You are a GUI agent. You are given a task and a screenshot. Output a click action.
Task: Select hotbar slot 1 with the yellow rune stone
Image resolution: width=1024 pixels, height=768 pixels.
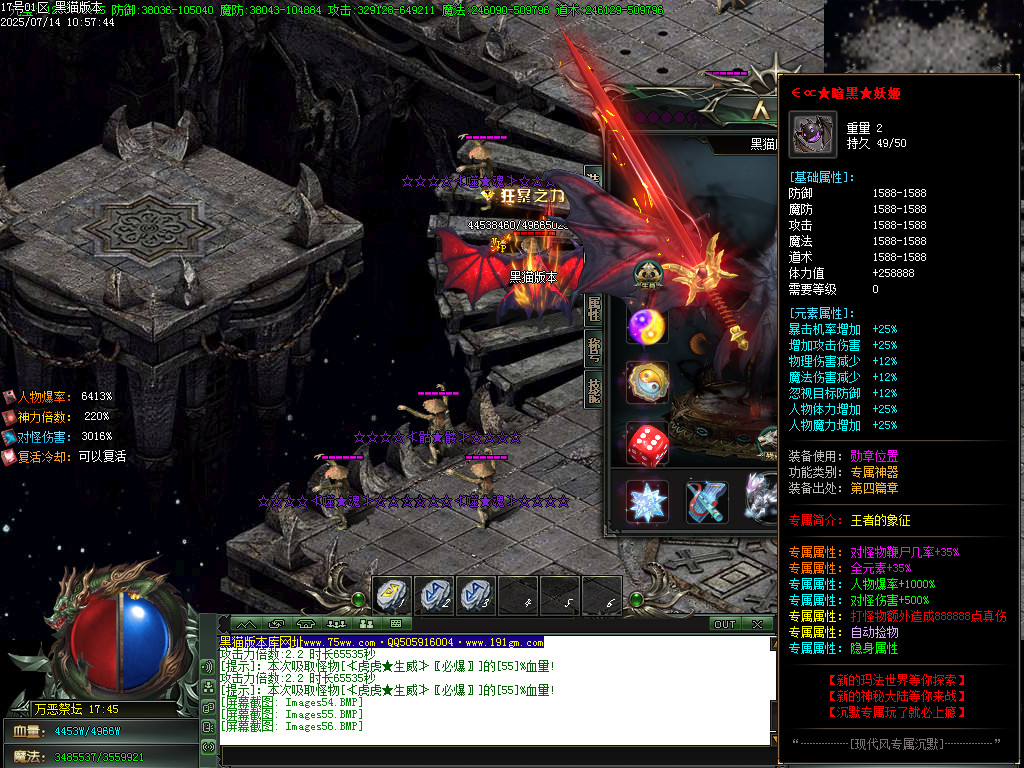point(391,596)
